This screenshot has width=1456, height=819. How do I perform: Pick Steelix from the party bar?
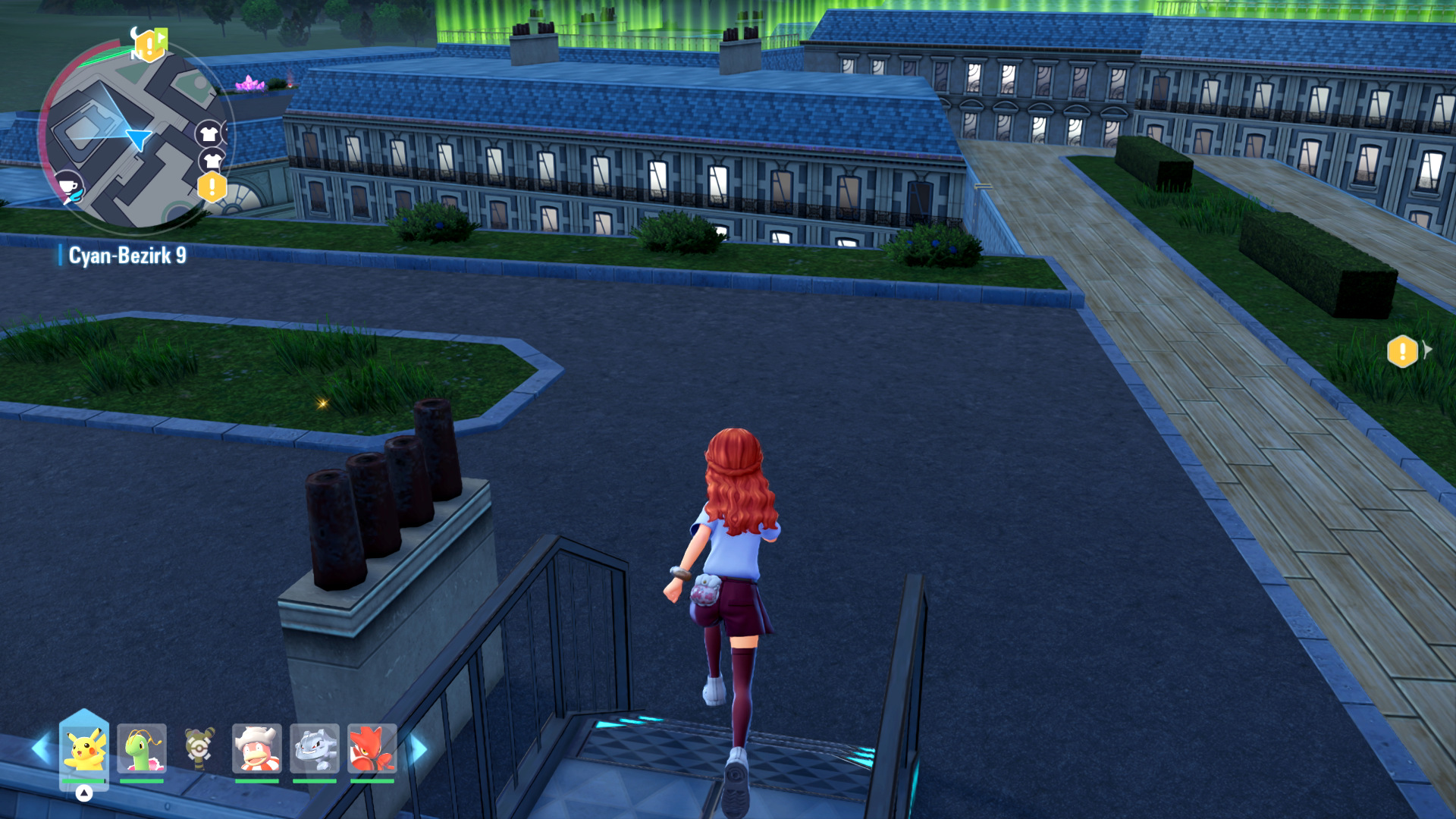click(315, 749)
